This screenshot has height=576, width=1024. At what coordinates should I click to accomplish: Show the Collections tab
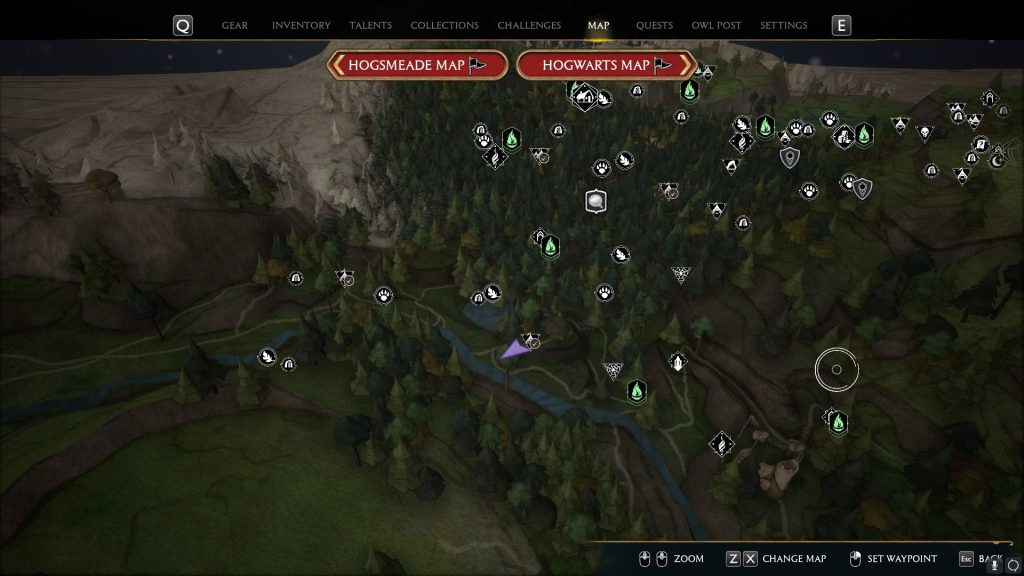coord(444,25)
